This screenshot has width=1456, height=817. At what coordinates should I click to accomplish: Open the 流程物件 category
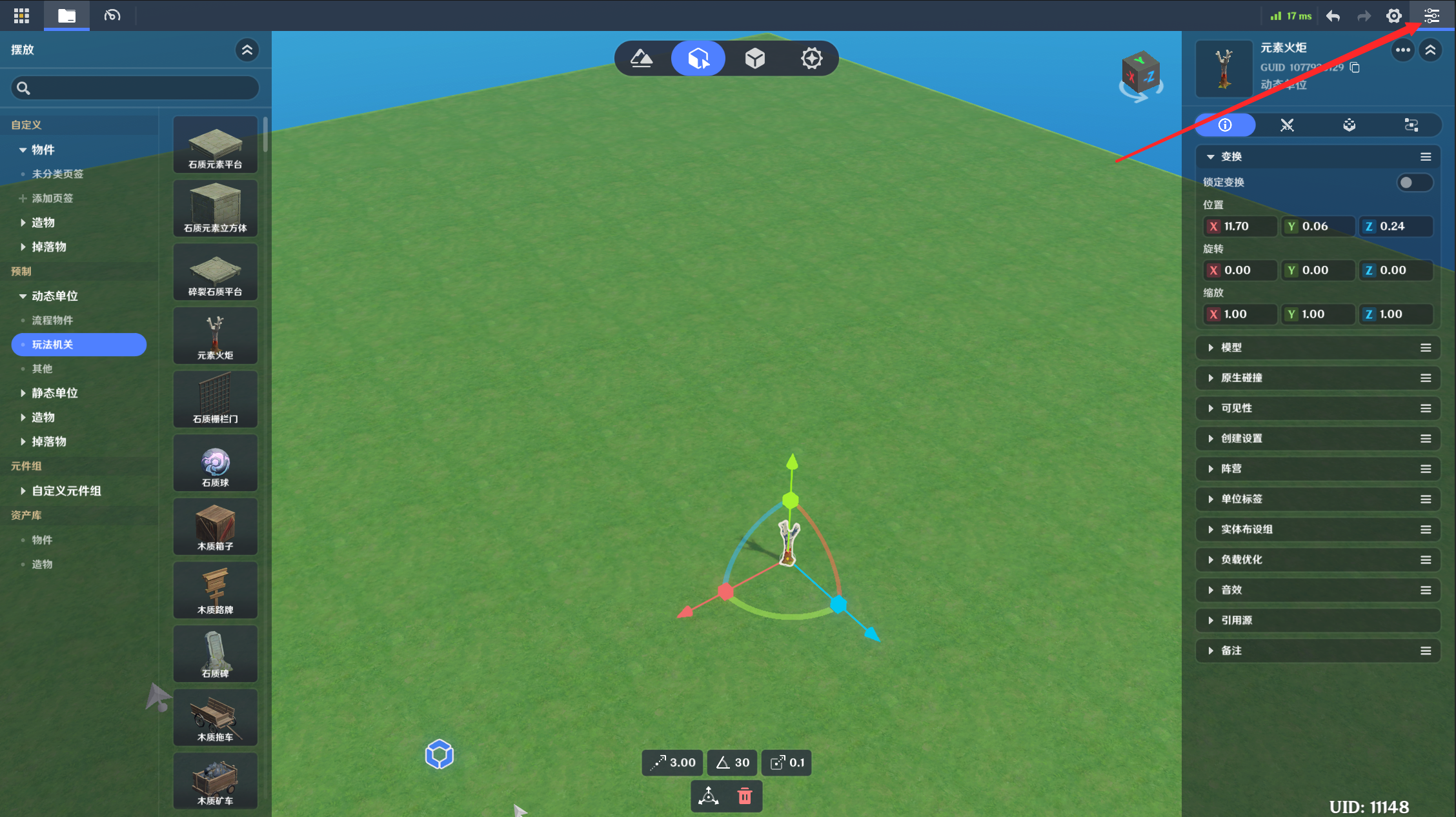pyautogui.click(x=53, y=320)
